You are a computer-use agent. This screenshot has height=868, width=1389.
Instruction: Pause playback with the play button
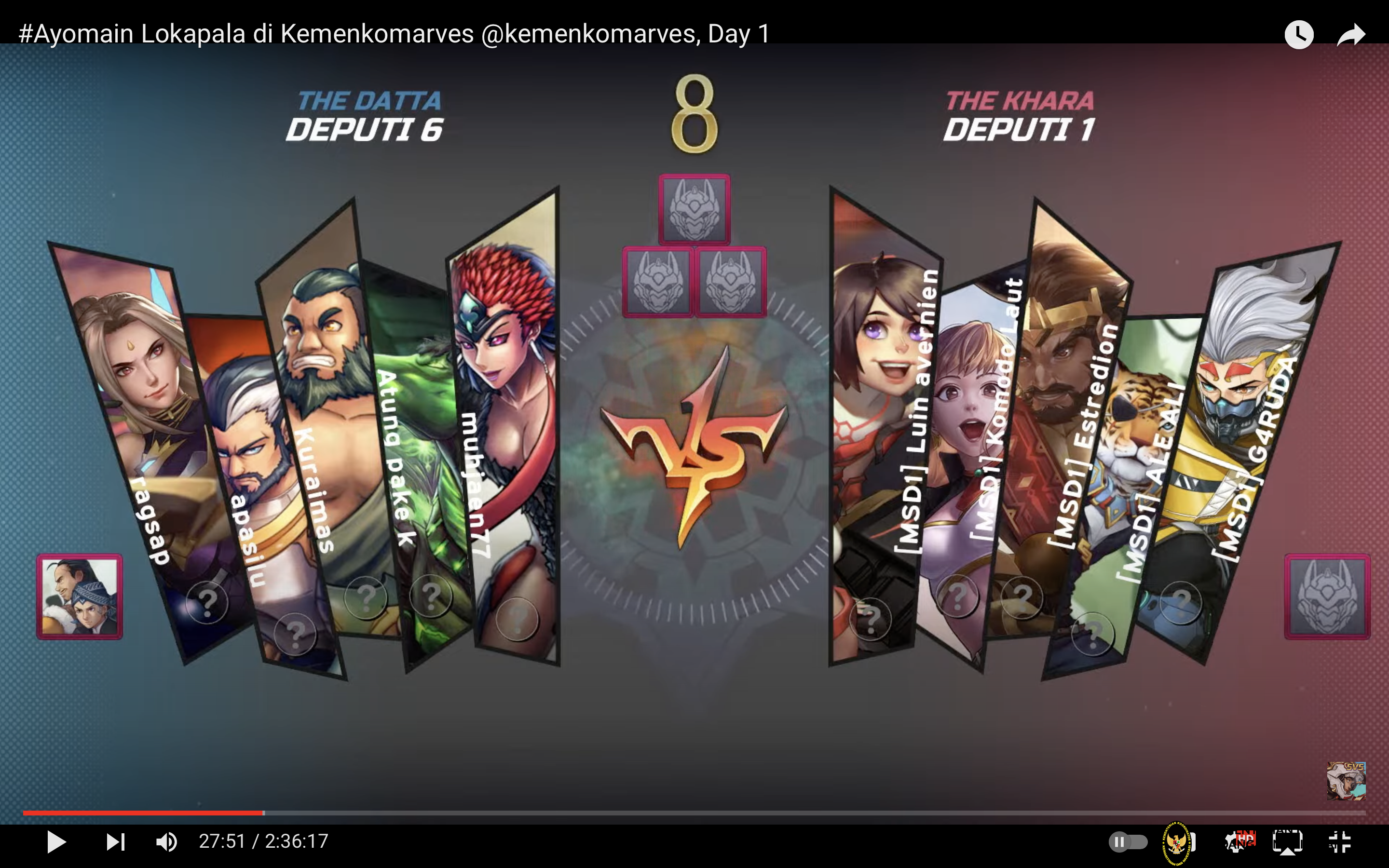tap(56, 842)
